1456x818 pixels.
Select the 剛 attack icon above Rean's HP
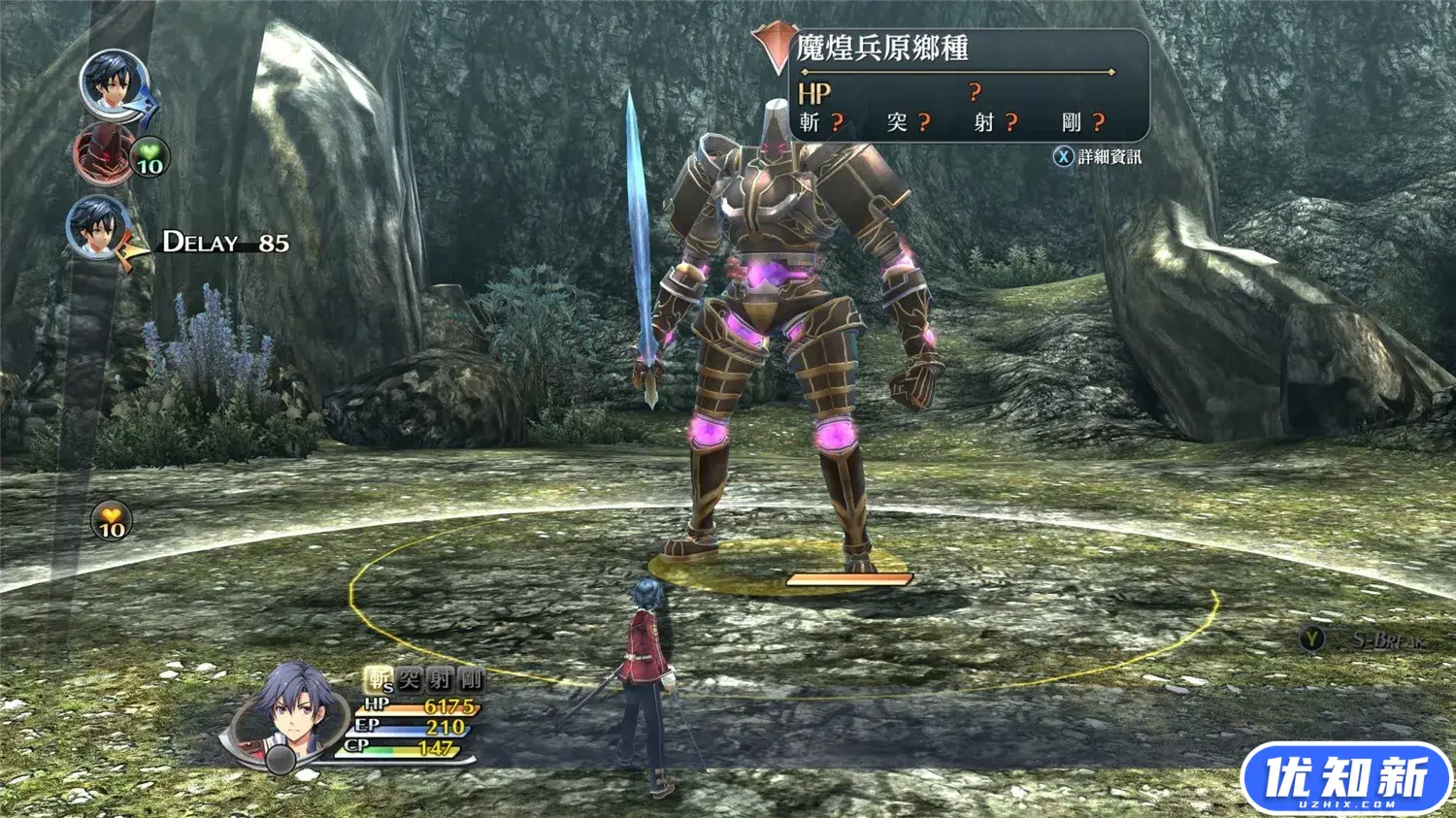[x=471, y=680]
